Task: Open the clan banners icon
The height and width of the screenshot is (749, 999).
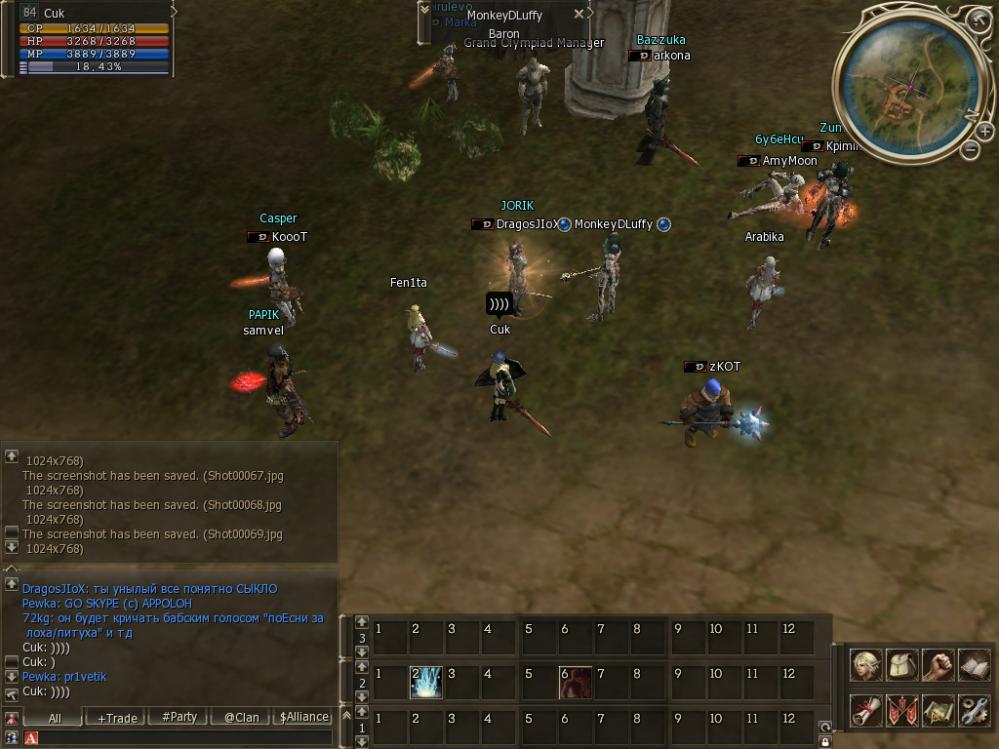Action: [x=902, y=709]
